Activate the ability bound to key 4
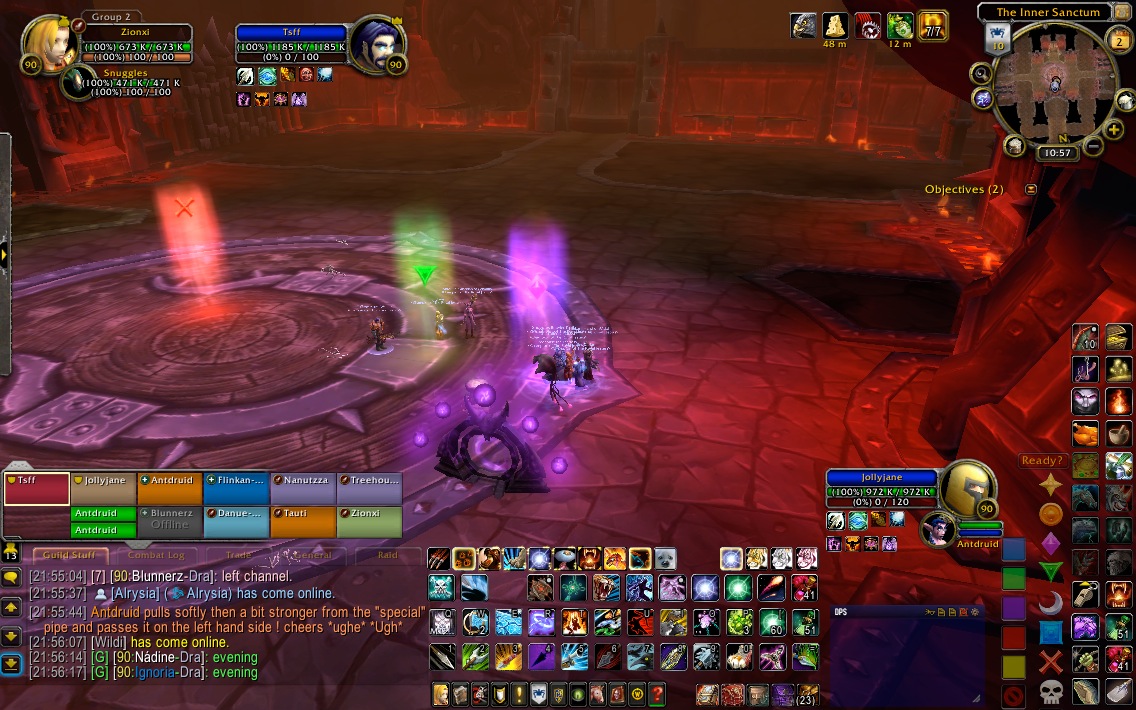 pyautogui.click(x=539, y=656)
